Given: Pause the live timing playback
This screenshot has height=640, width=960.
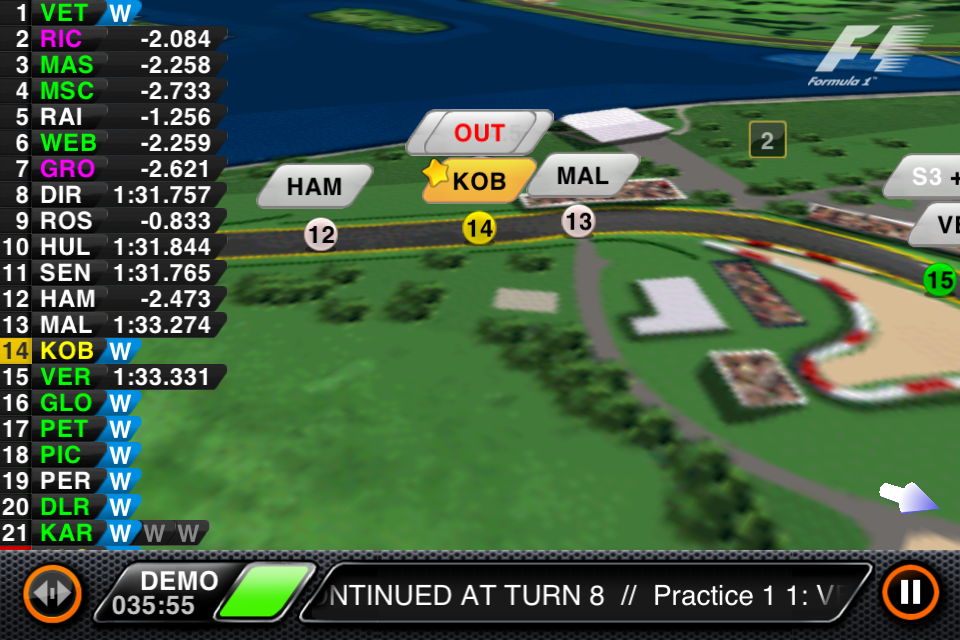Looking at the screenshot, I should [x=910, y=592].
